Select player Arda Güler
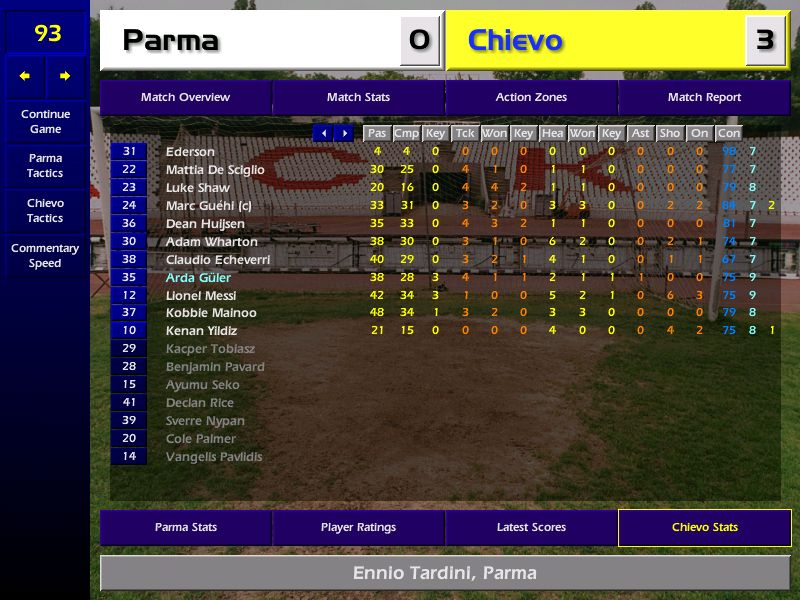Viewport: 800px width, 600px height. pos(198,277)
